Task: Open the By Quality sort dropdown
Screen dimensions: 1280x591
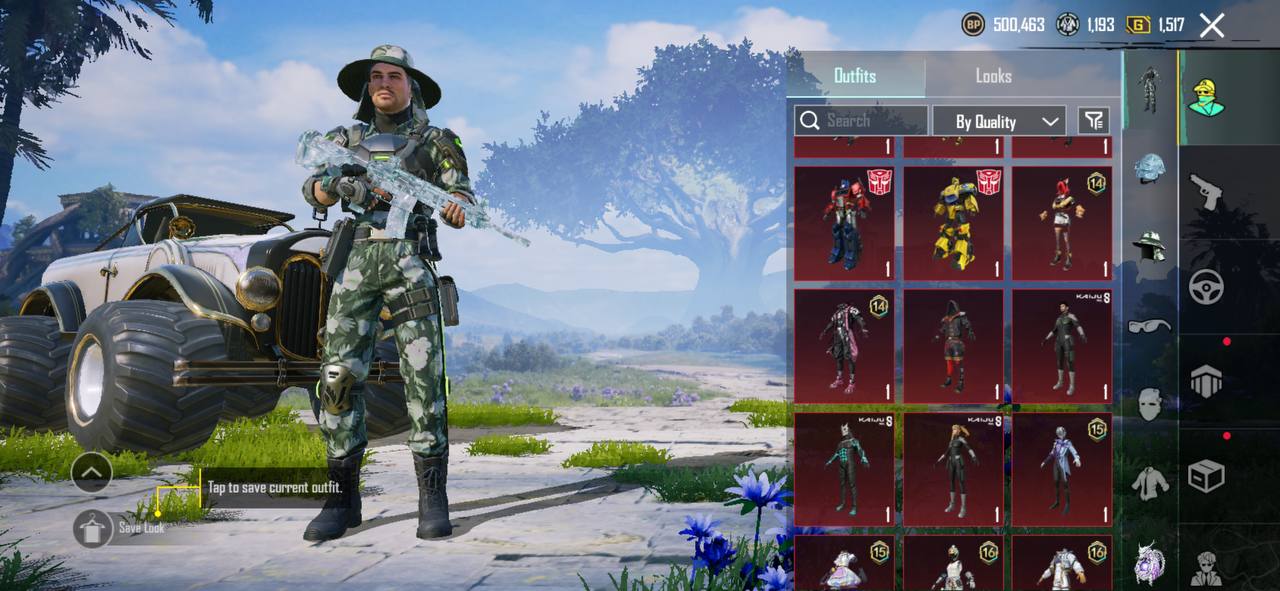Action: [998, 121]
